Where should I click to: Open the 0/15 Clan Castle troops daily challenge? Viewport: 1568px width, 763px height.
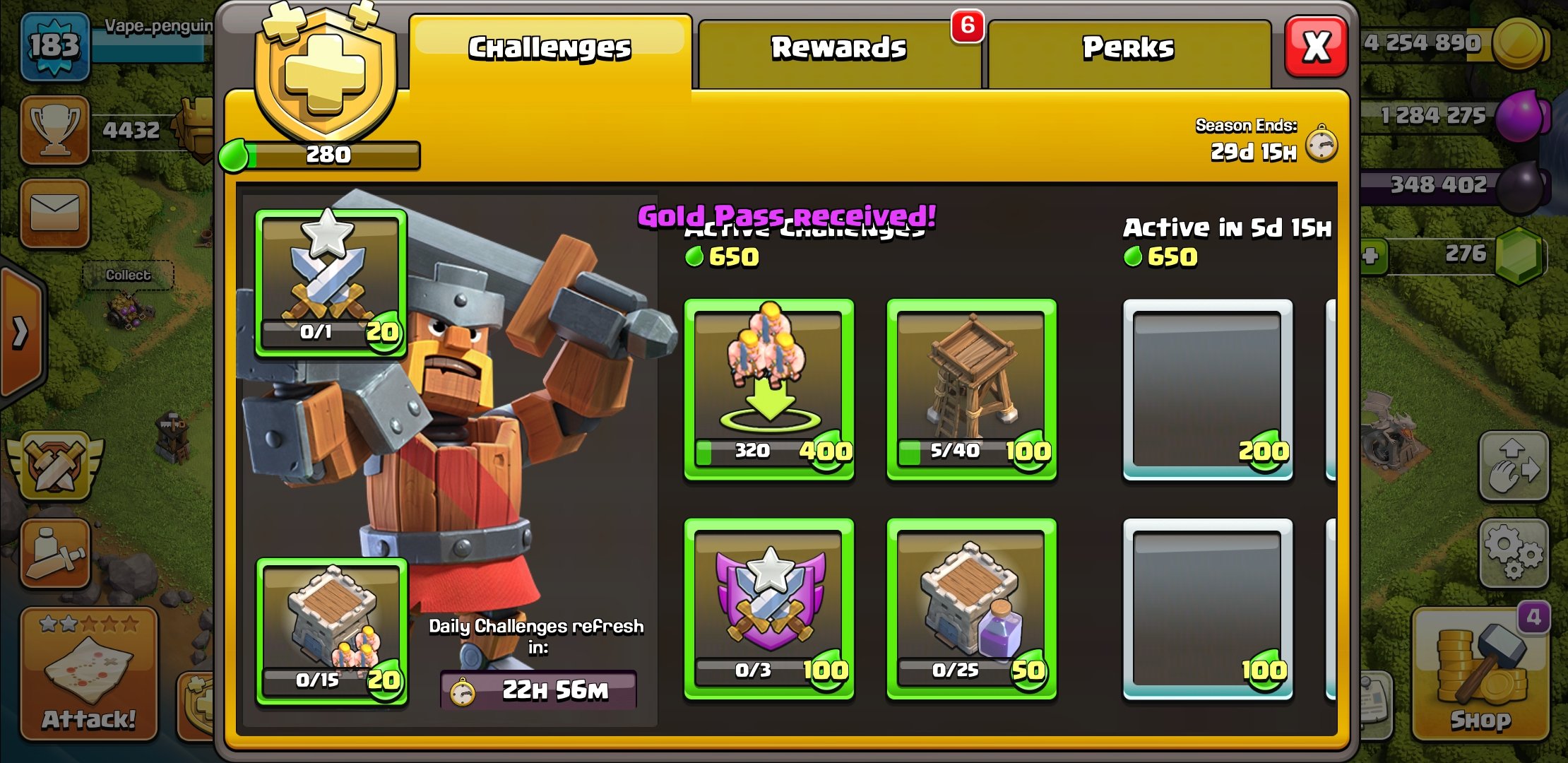coord(331,631)
